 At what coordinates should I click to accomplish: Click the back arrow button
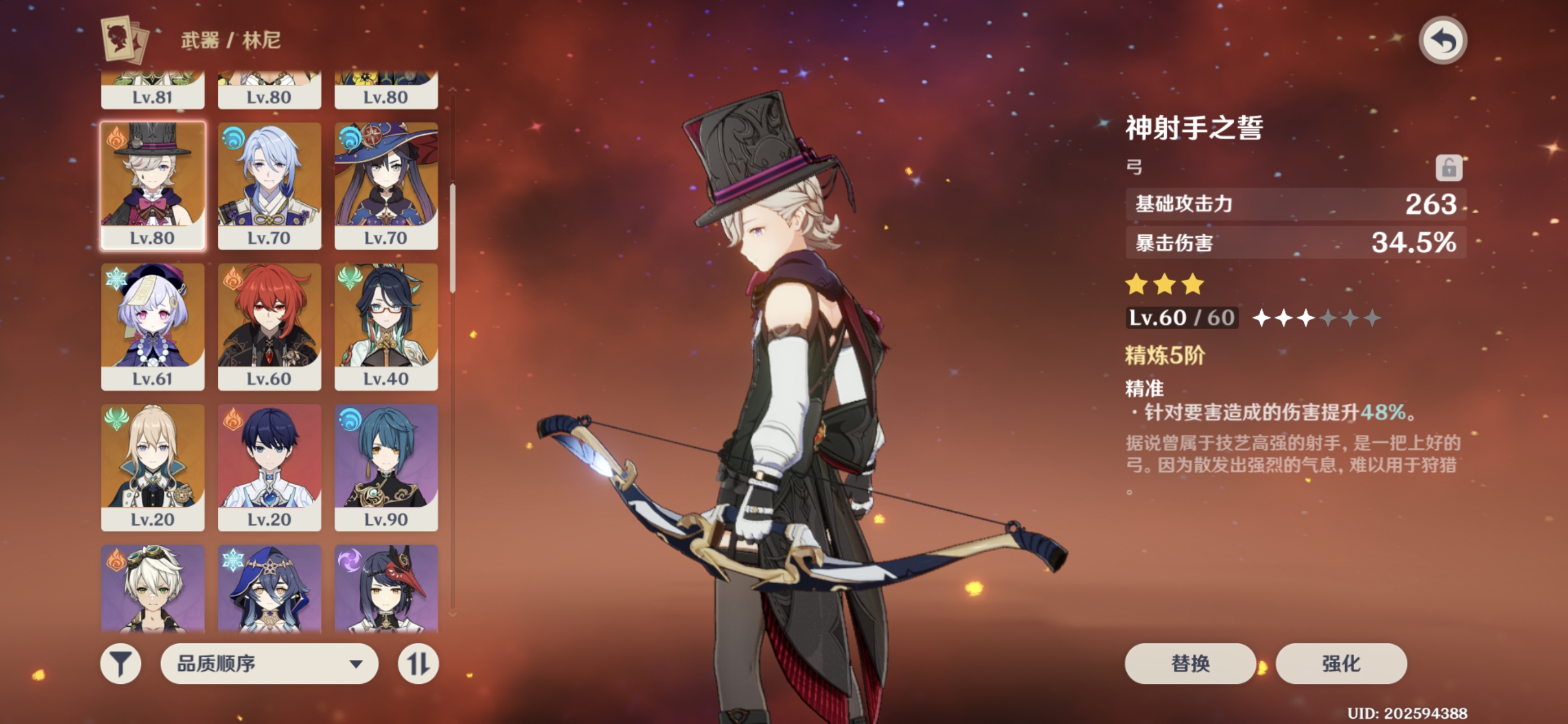pyautogui.click(x=1442, y=41)
